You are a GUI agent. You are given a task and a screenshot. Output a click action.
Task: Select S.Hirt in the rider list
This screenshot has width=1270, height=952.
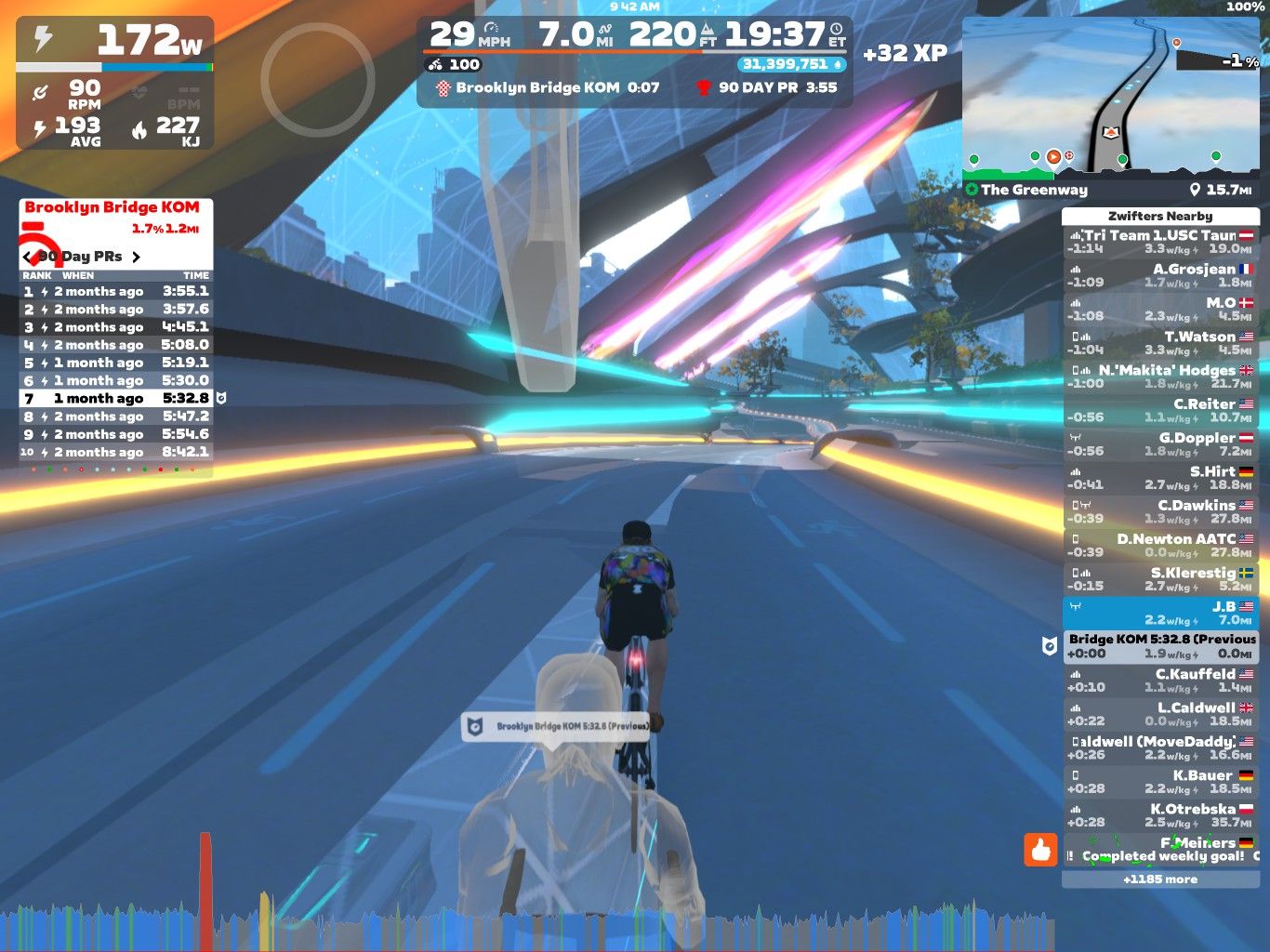pos(1160,478)
